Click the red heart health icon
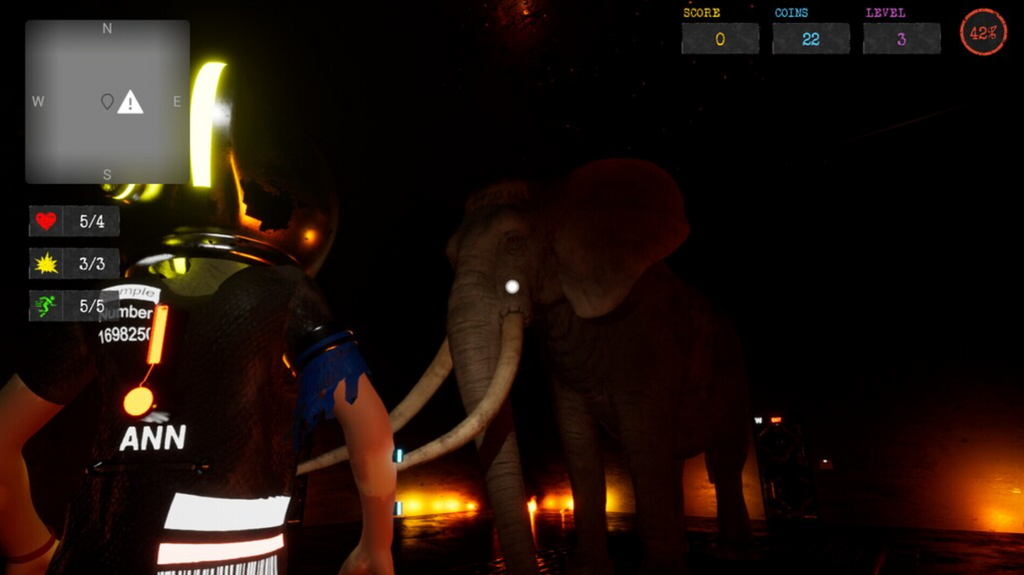 46,221
